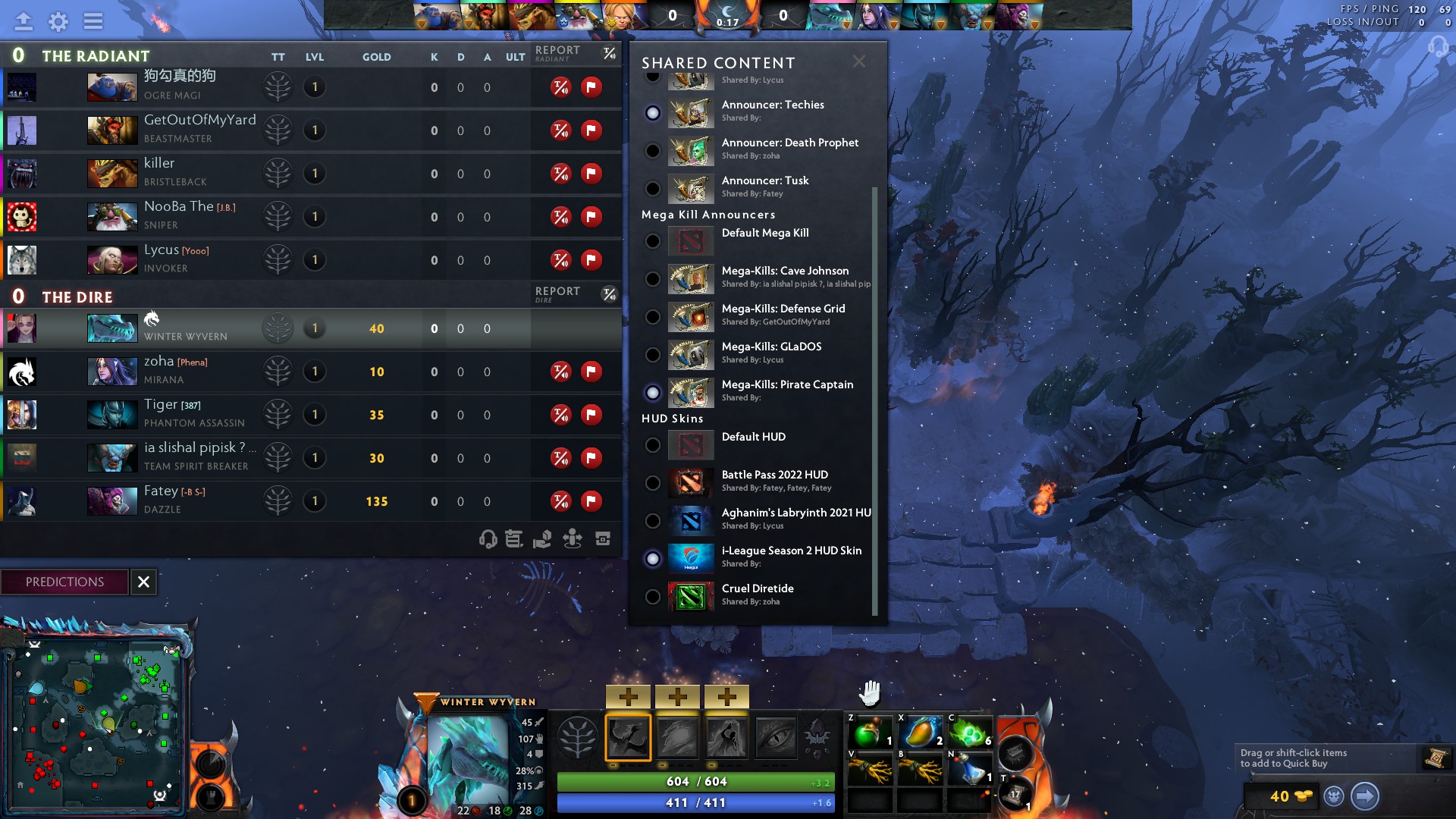Switch to the Battle Pass 2022 HUD
The width and height of the screenshot is (1456, 819).
click(652, 483)
